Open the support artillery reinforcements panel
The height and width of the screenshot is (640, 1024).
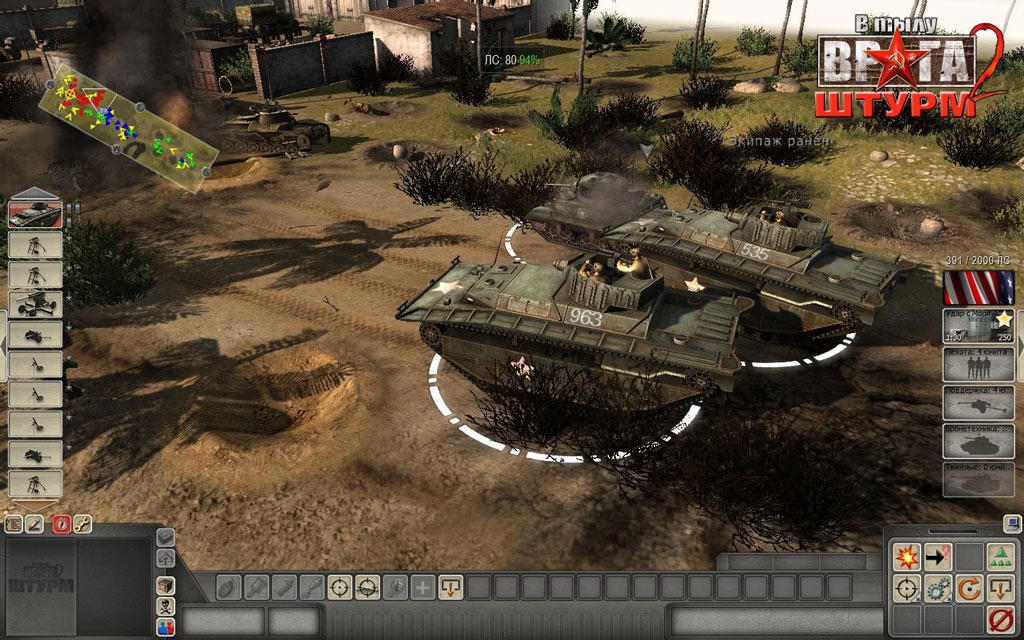click(x=979, y=402)
